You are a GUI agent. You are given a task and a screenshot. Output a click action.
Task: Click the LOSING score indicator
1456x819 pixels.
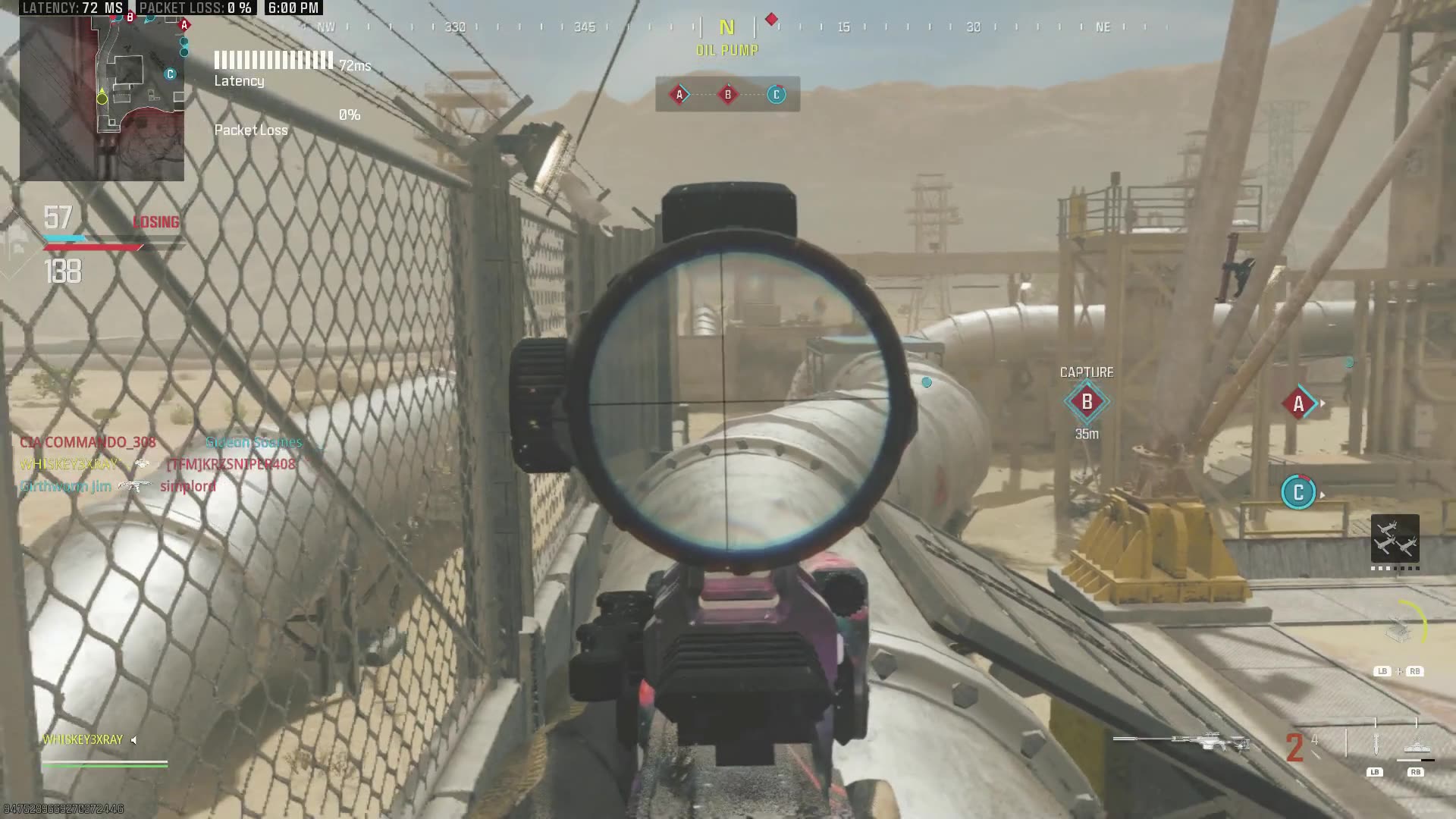[155, 222]
